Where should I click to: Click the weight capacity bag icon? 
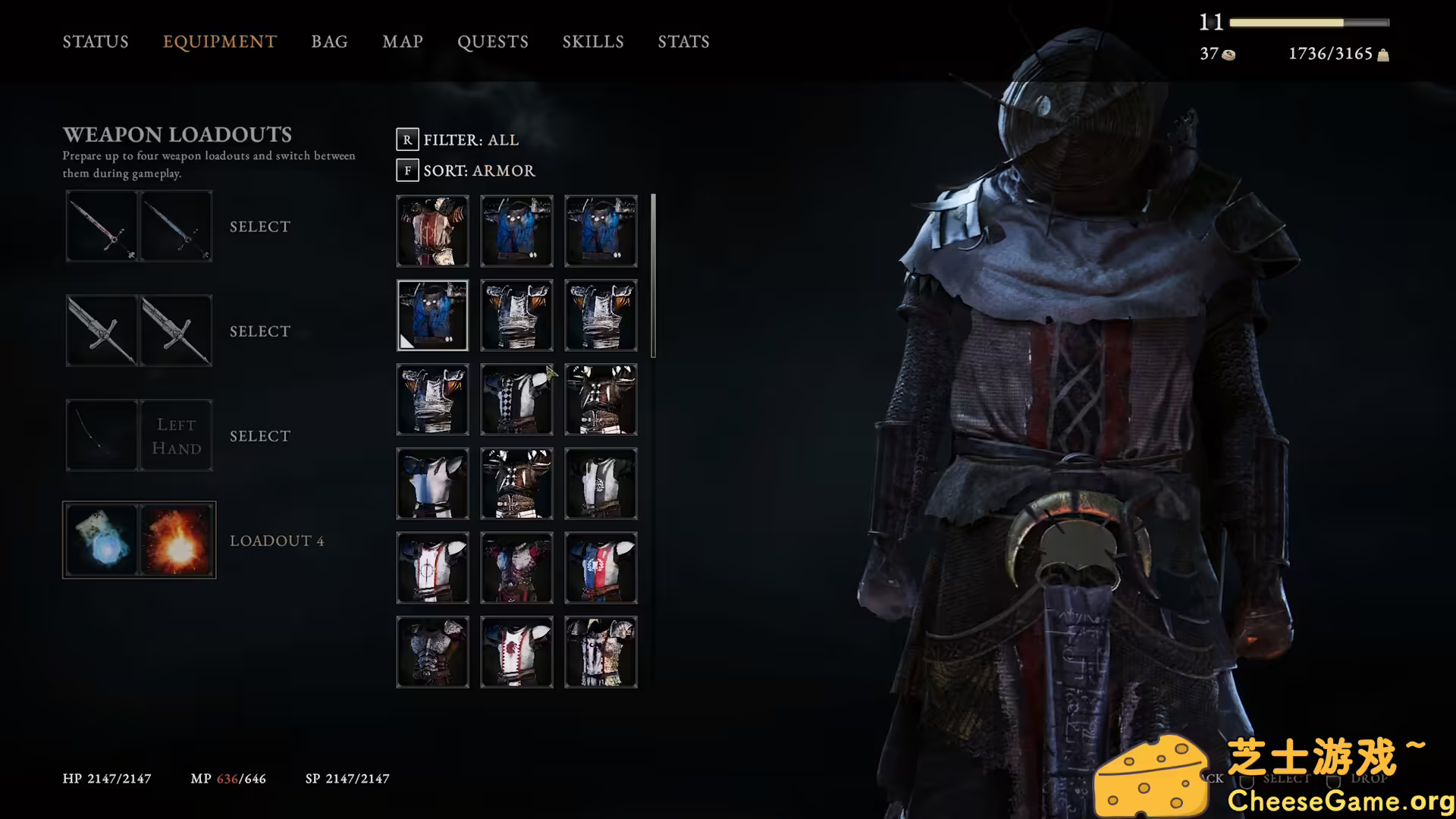click(x=1385, y=54)
